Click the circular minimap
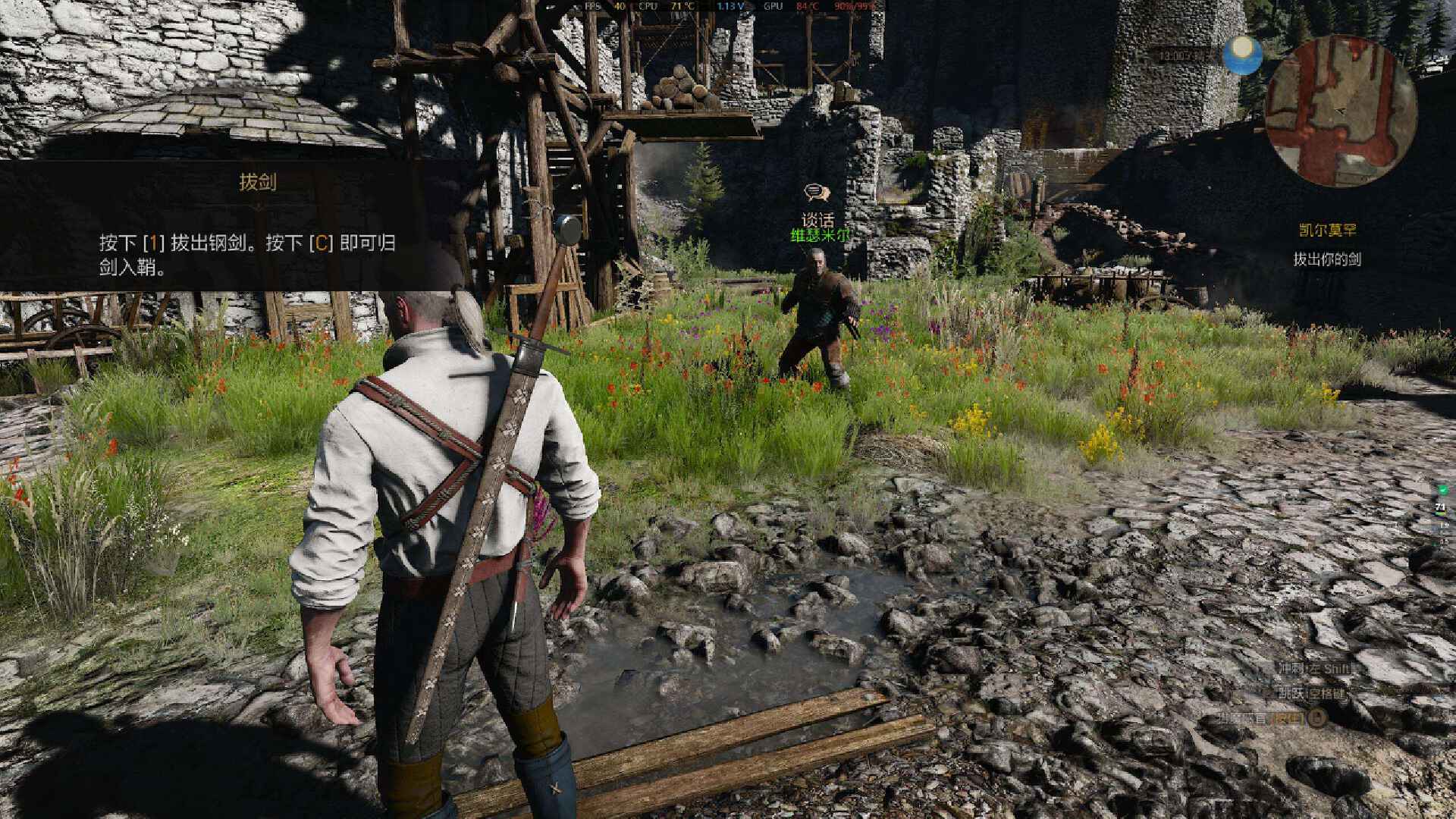This screenshot has width=1456, height=819. click(1340, 111)
